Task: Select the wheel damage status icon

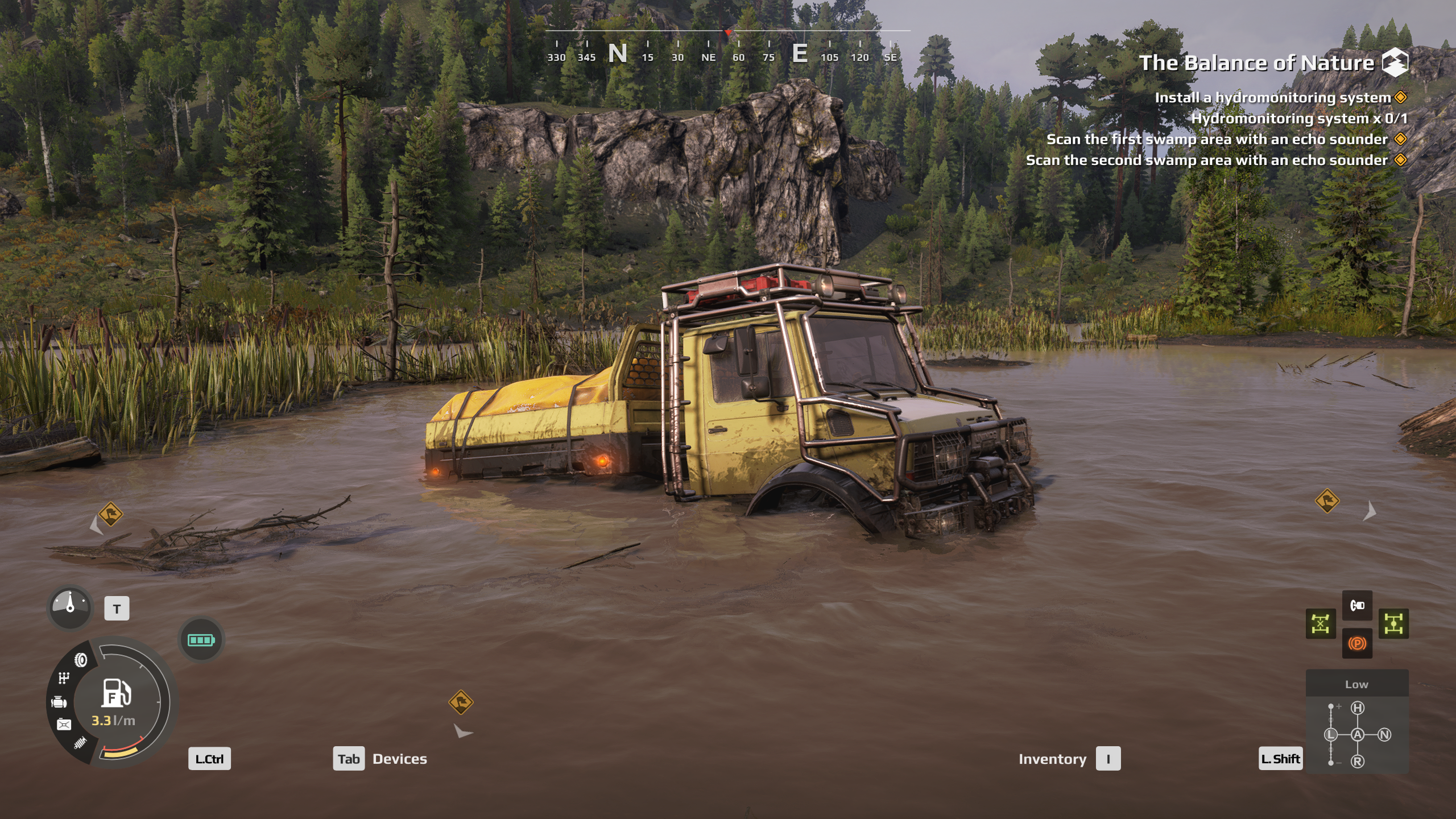Action: [81, 660]
